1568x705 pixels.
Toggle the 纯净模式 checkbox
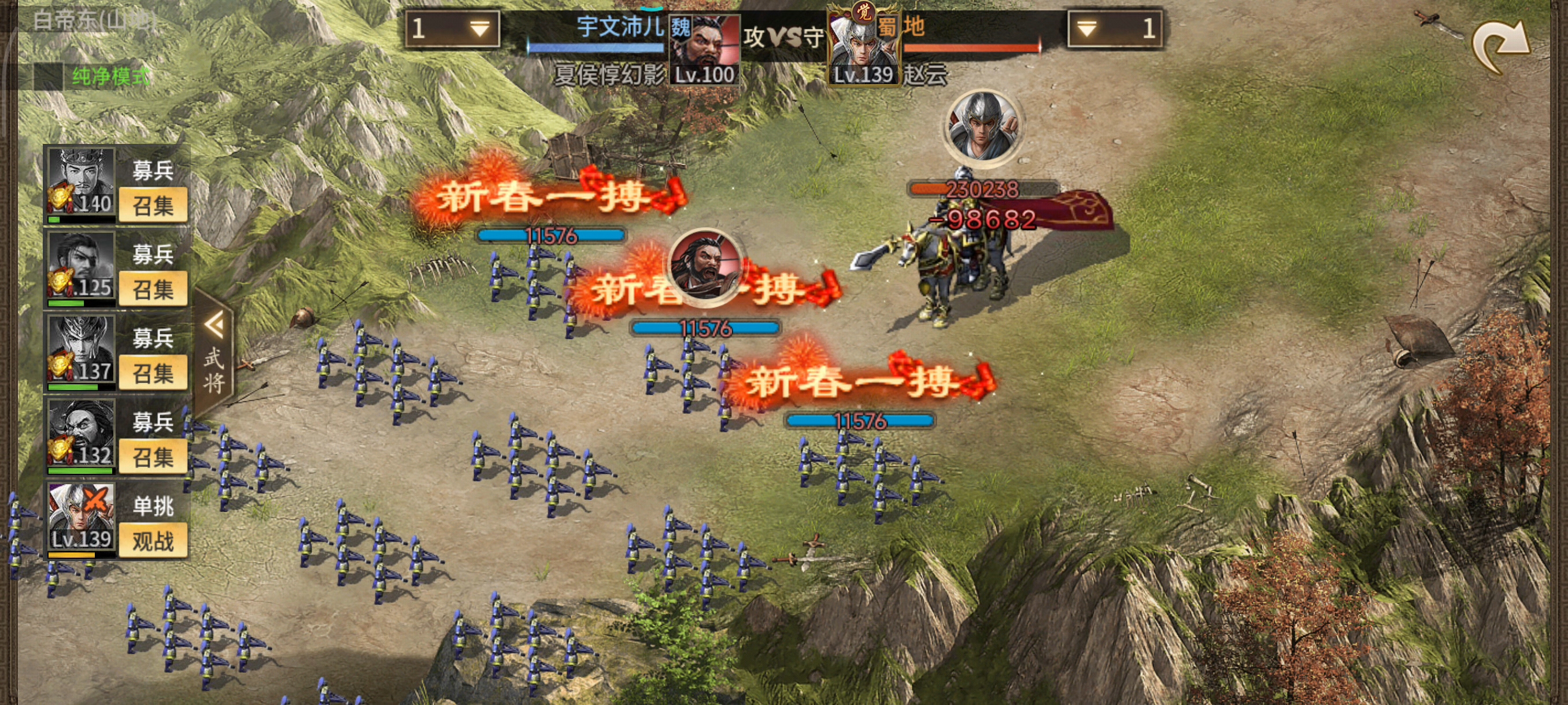(49, 77)
